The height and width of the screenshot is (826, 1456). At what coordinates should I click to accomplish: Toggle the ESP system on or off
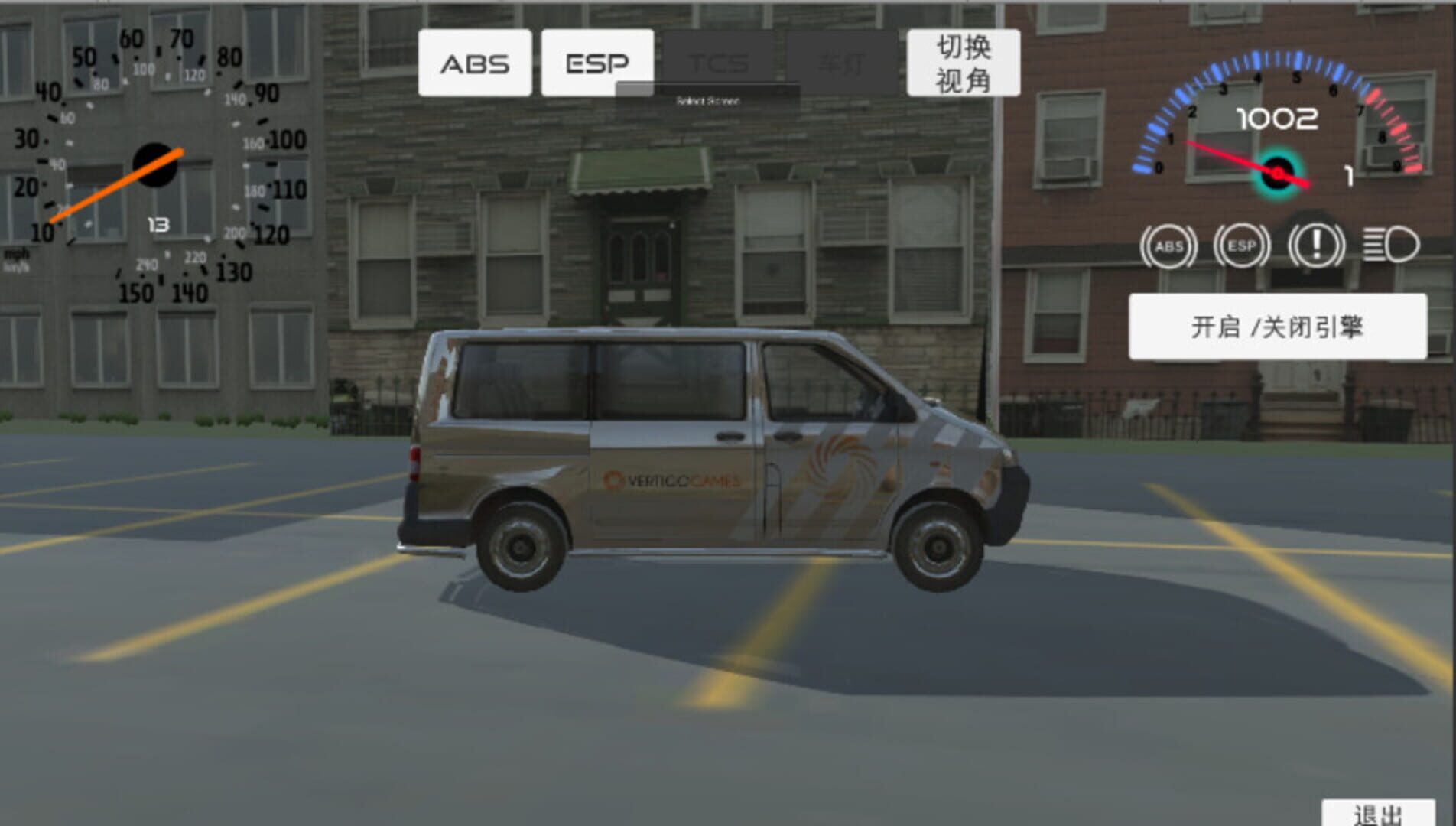597,63
